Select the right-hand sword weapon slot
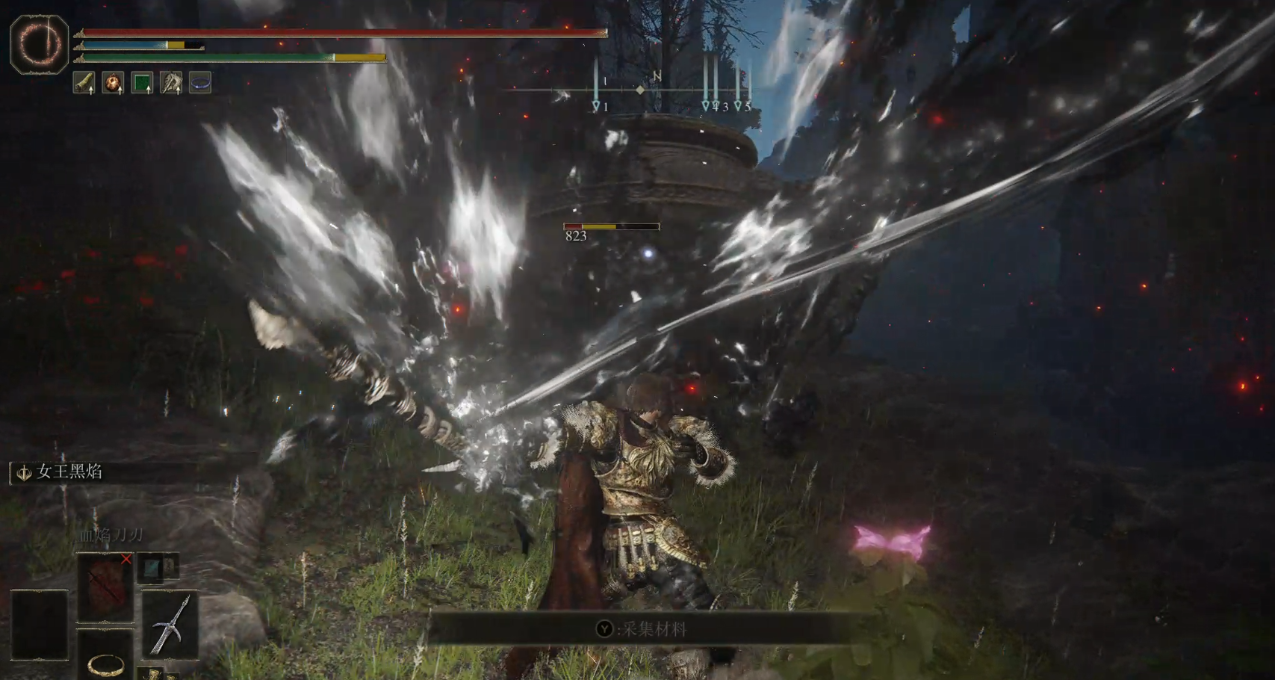Screen dimensions: 1275x680 (x=170, y=624)
